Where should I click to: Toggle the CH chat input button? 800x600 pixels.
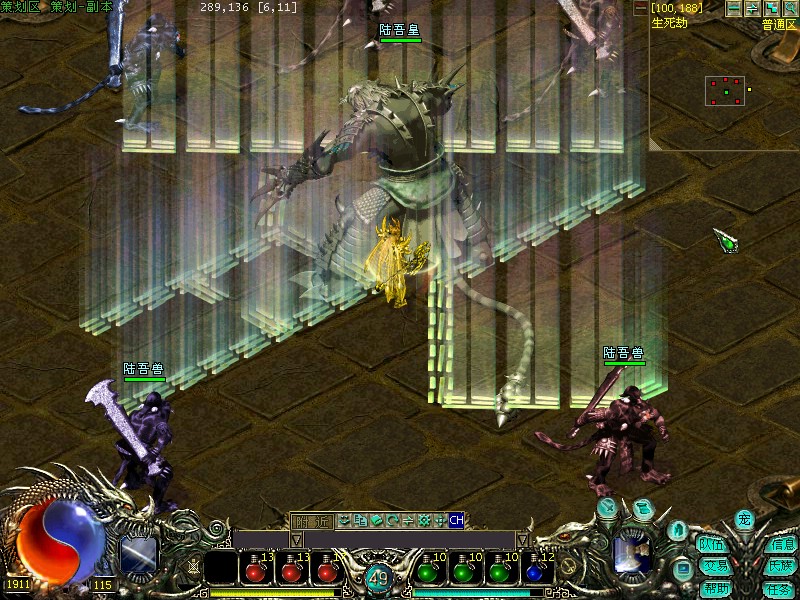click(456, 520)
